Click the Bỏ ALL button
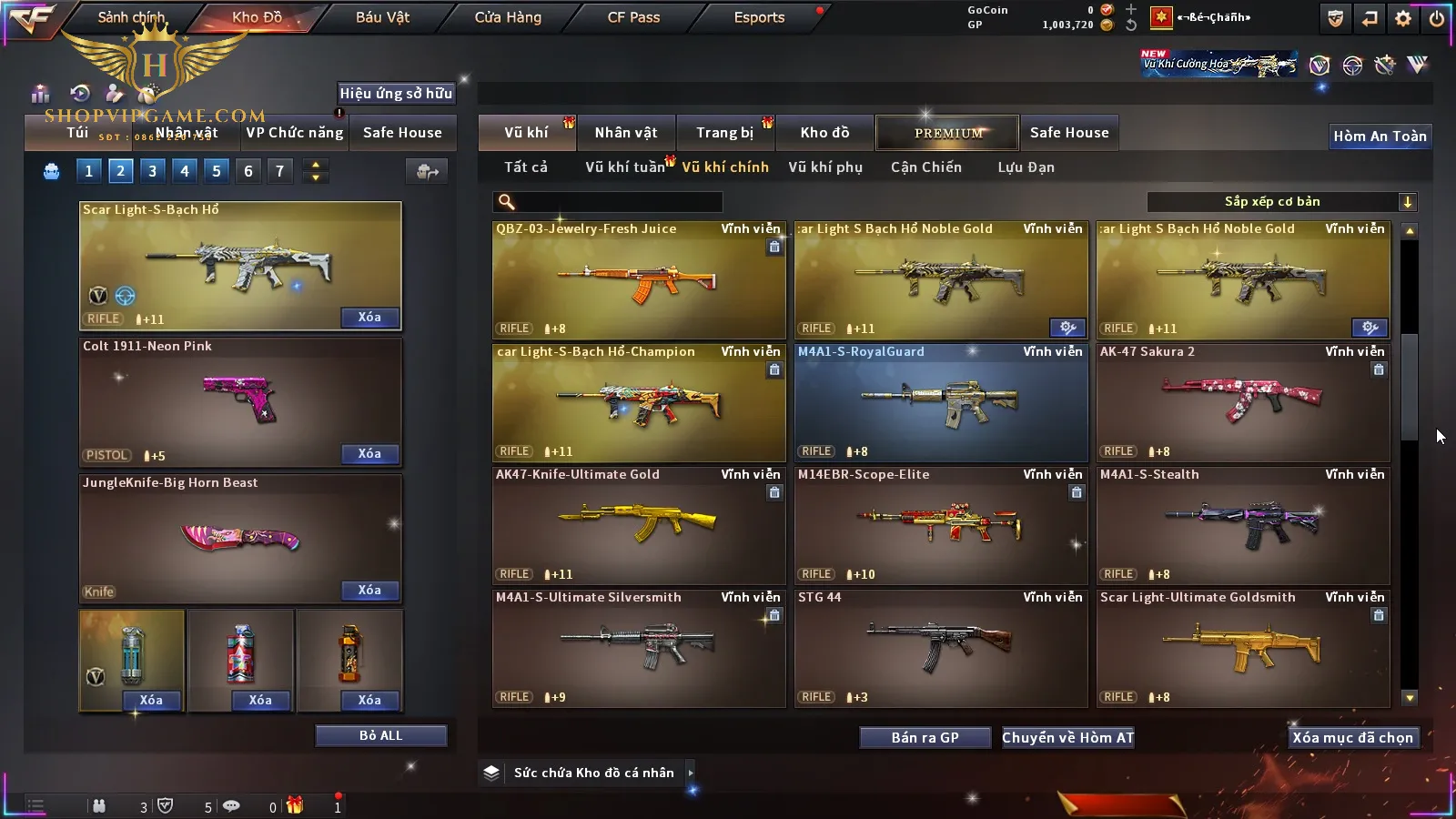This screenshot has height=819, width=1456. pyautogui.click(x=380, y=735)
